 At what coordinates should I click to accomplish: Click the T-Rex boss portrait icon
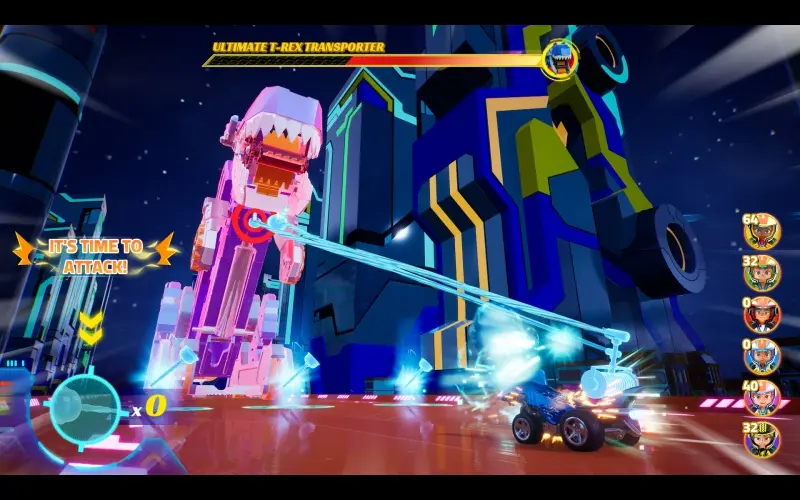560,59
